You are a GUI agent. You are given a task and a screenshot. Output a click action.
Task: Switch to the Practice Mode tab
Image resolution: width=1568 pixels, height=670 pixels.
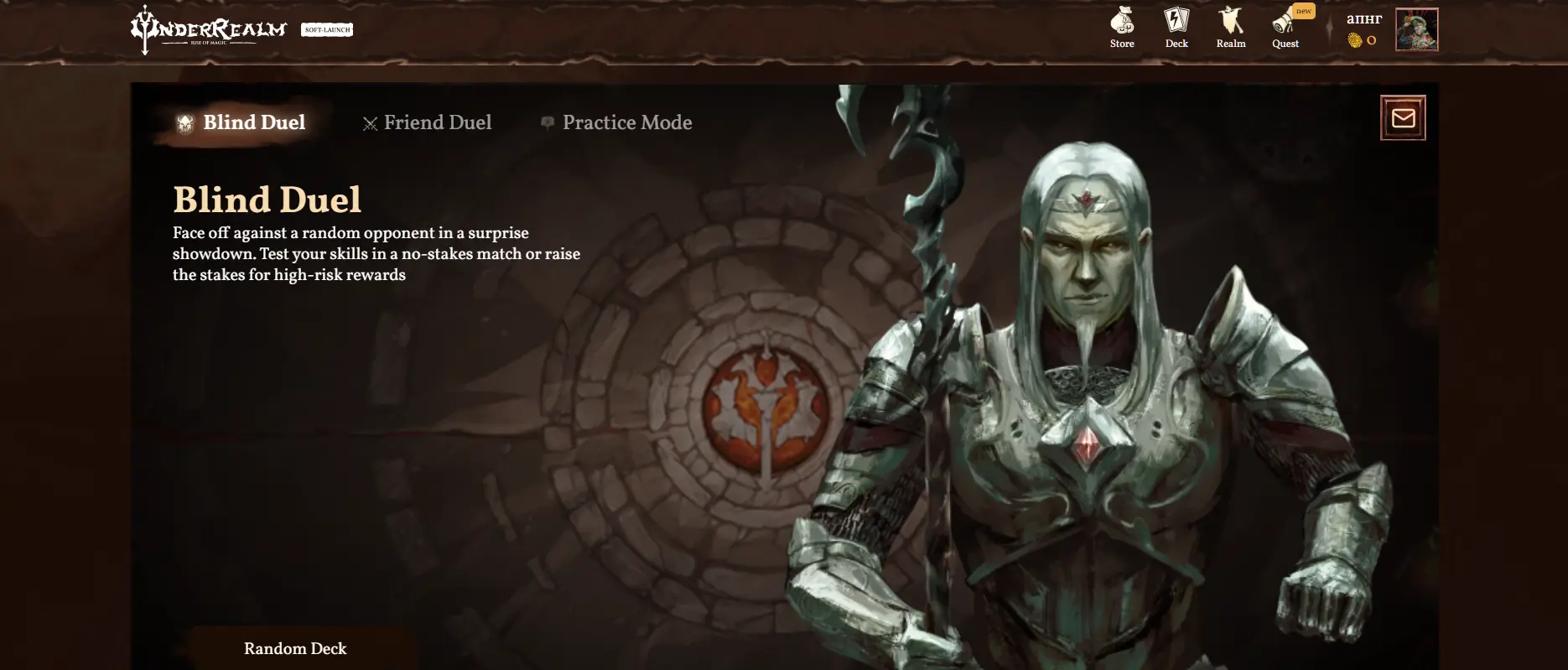coord(617,123)
